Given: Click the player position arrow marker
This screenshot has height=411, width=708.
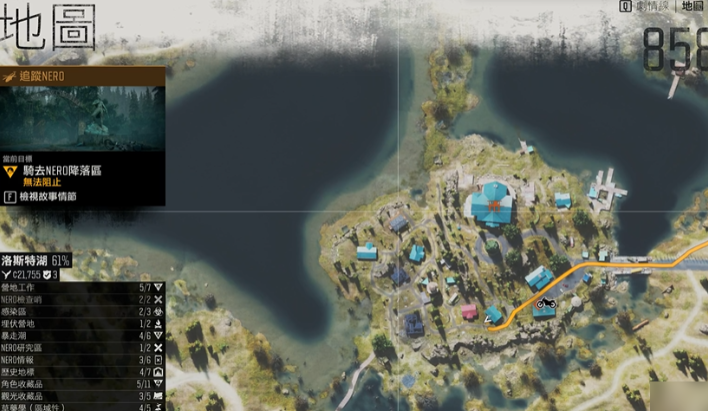Looking at the screenshot, I should point(489,320).
